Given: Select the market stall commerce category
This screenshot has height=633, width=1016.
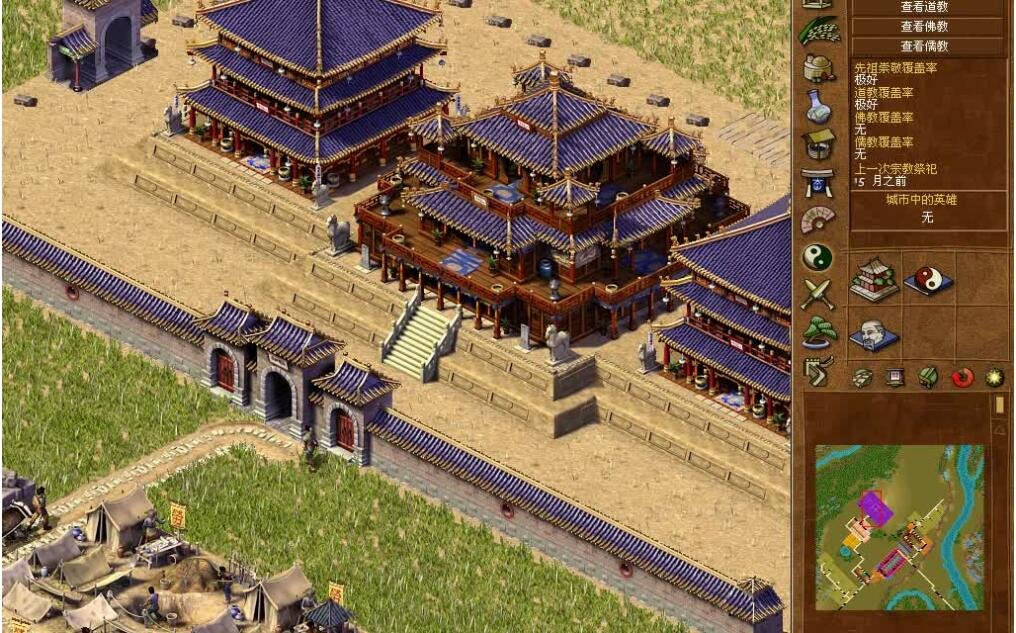Looking at the screenshot, I should 818,143.
